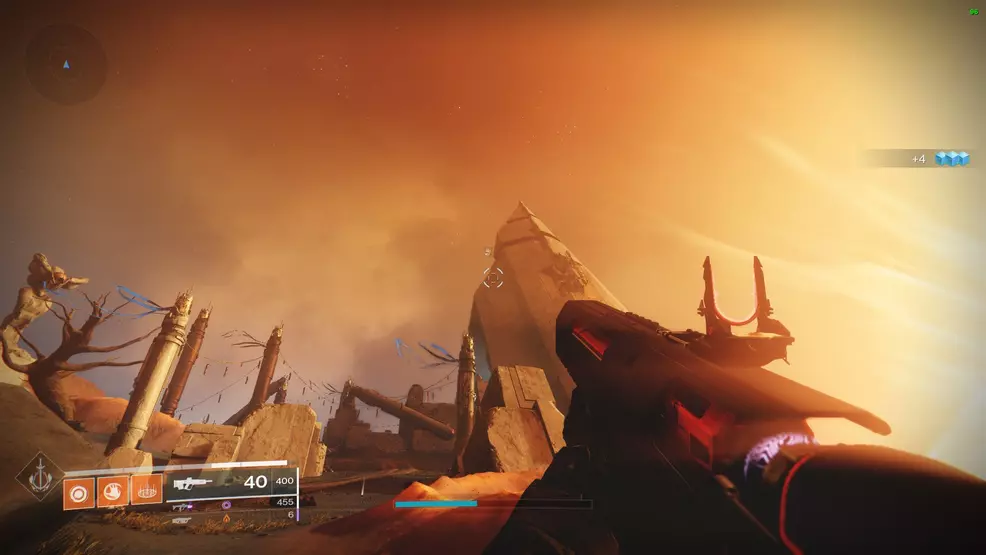This screenshot has width=986, height=555.
Task: Select the equipped primary rifle icon
Action: click(193, 483)
